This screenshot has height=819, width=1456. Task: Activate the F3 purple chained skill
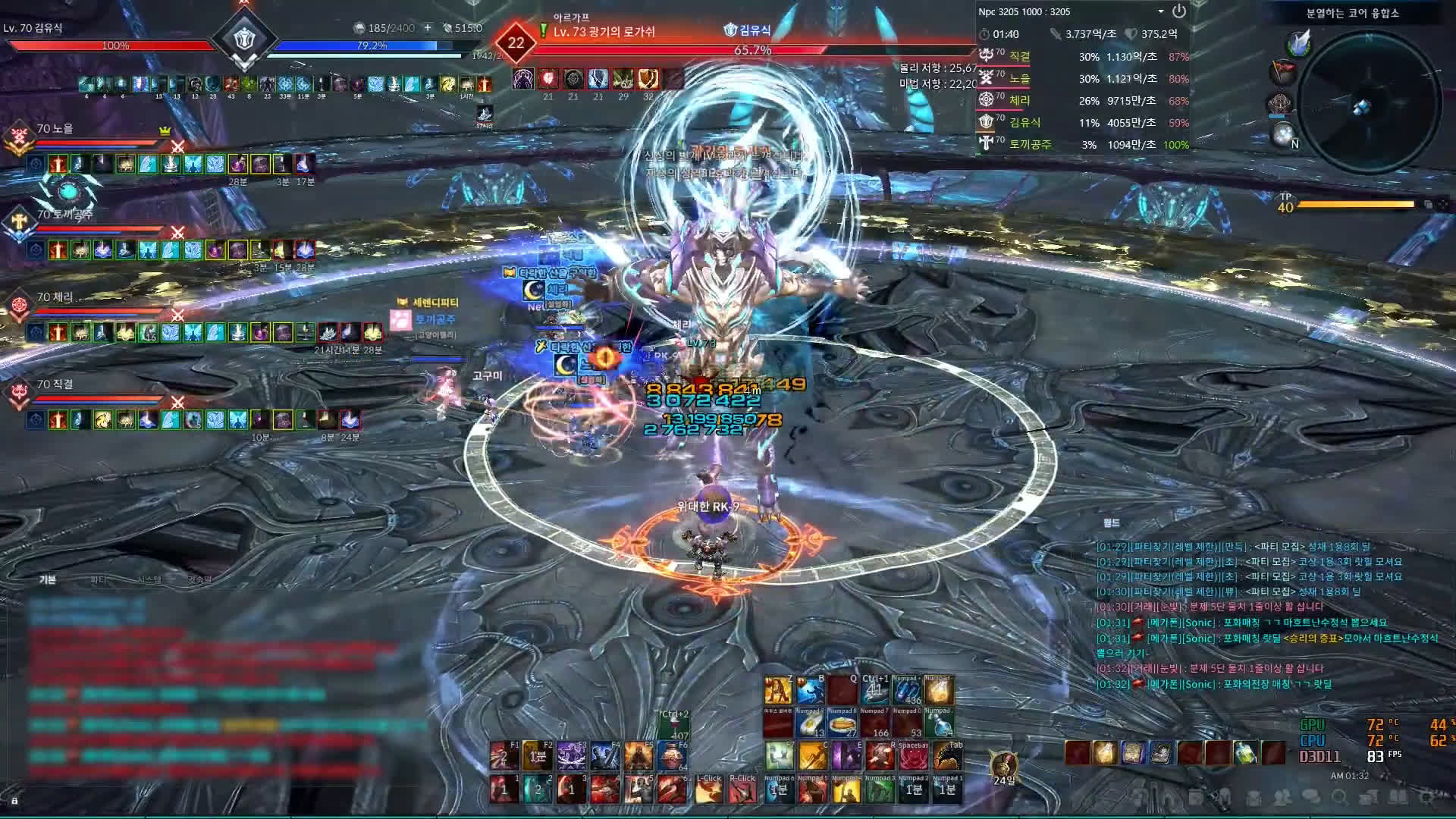(x=570, y=756)
